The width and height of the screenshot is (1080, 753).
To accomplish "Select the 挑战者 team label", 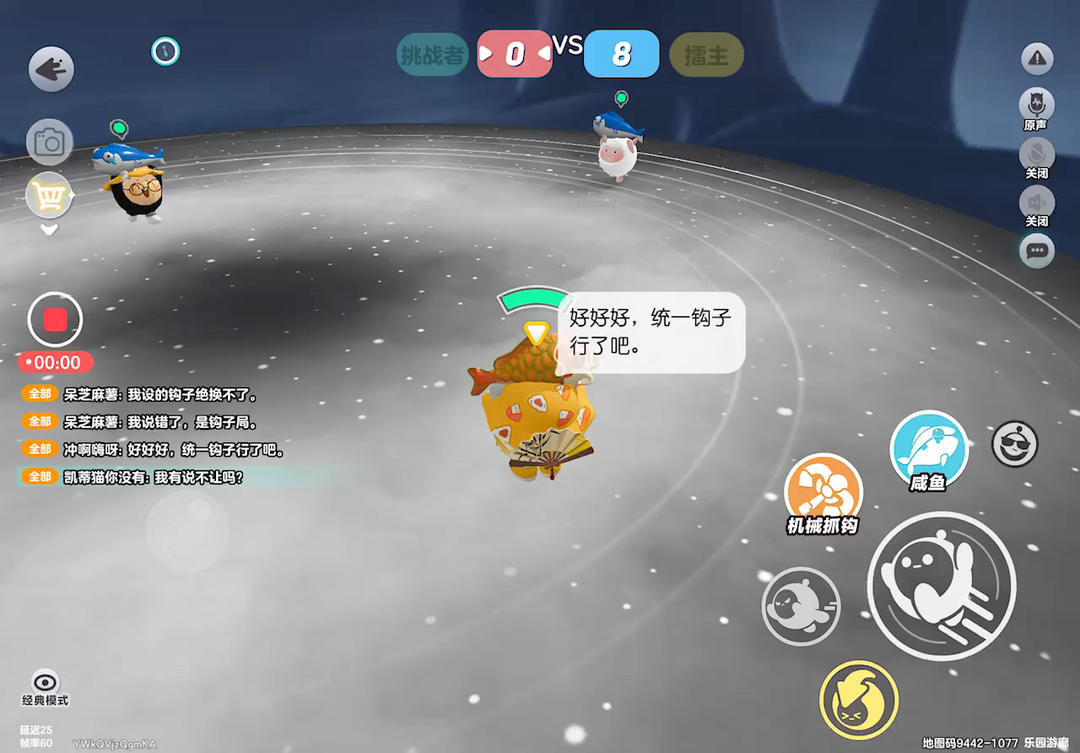I will tap(432, 54).
